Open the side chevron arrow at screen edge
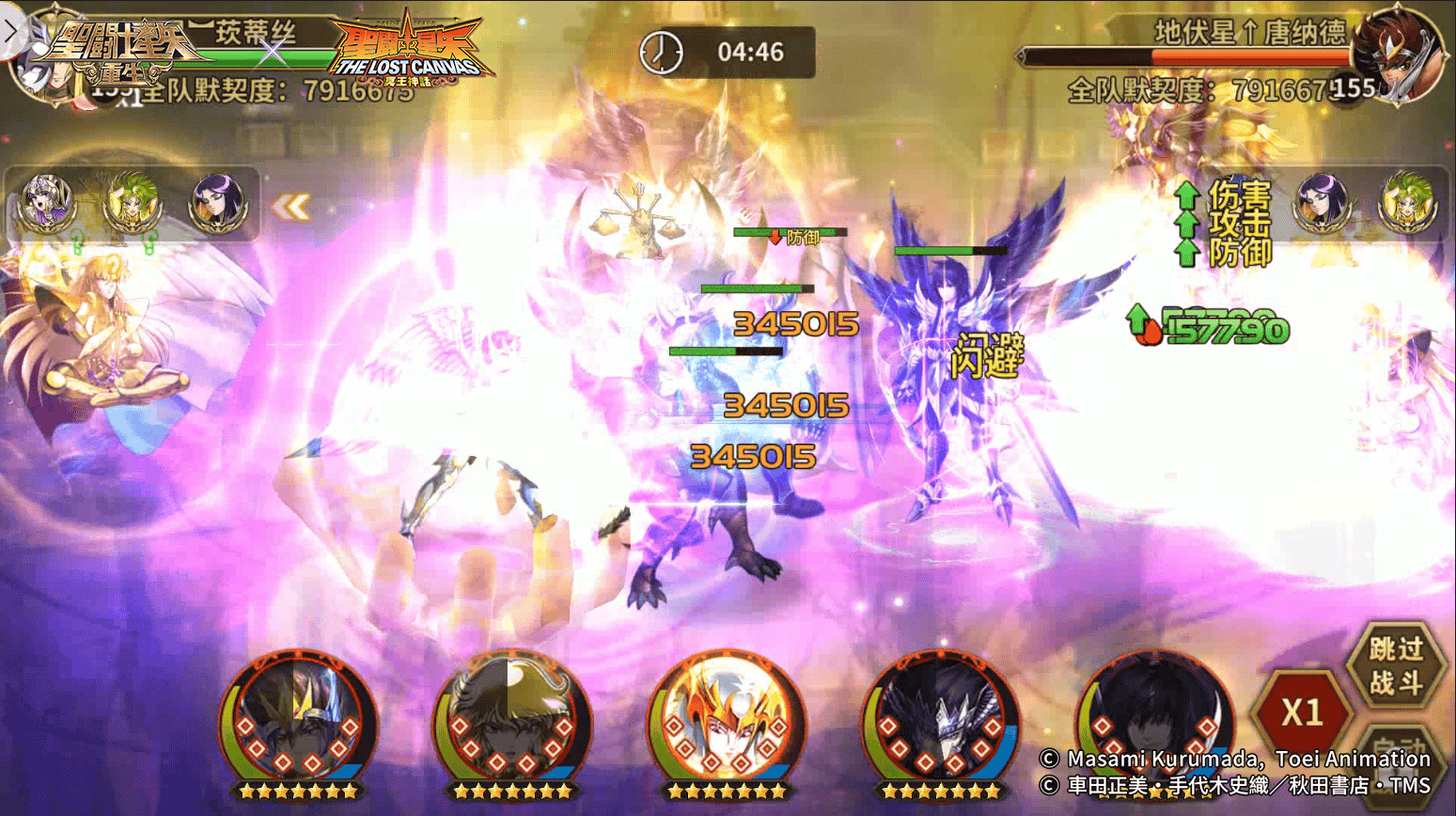1456x816 pixels. tap(10, 31)
